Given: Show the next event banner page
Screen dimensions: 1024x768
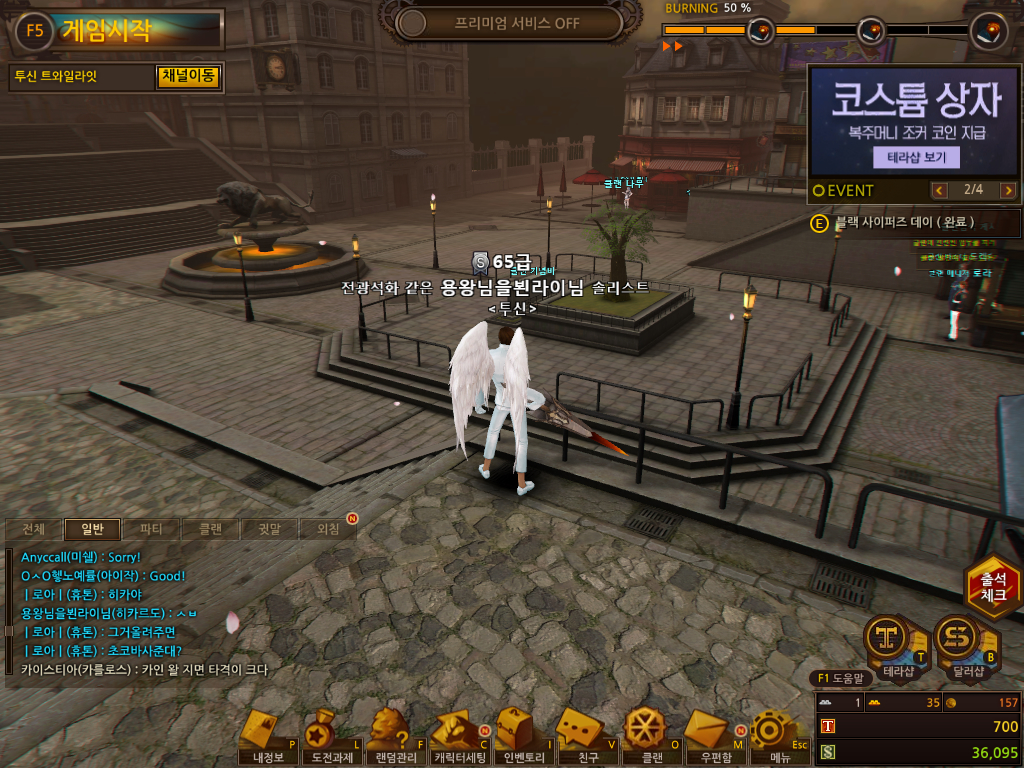Looking at the screenshot, I should coord(1007,190).
